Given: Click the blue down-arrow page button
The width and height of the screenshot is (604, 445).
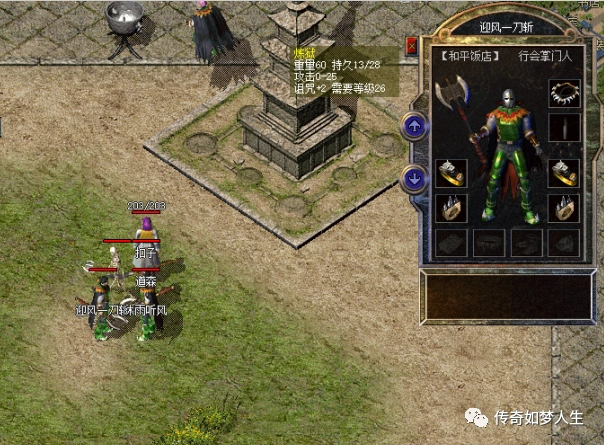Looking at the screenshot, I should coord(414,179).
